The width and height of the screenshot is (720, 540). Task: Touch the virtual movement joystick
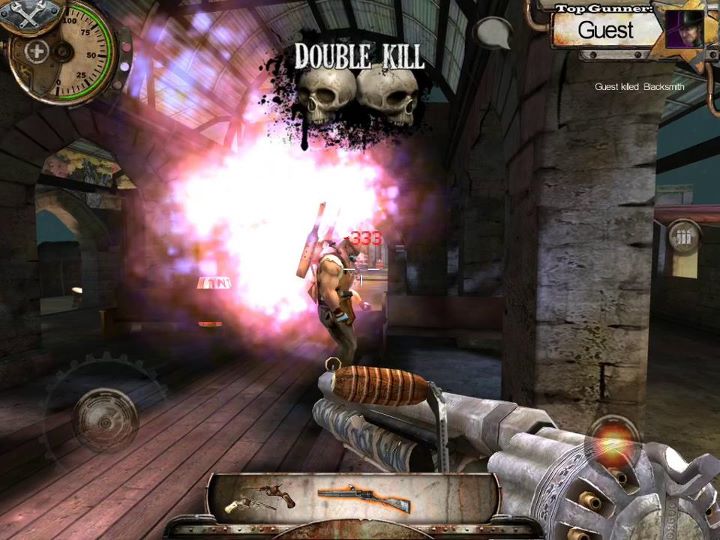tap(104, 414)
